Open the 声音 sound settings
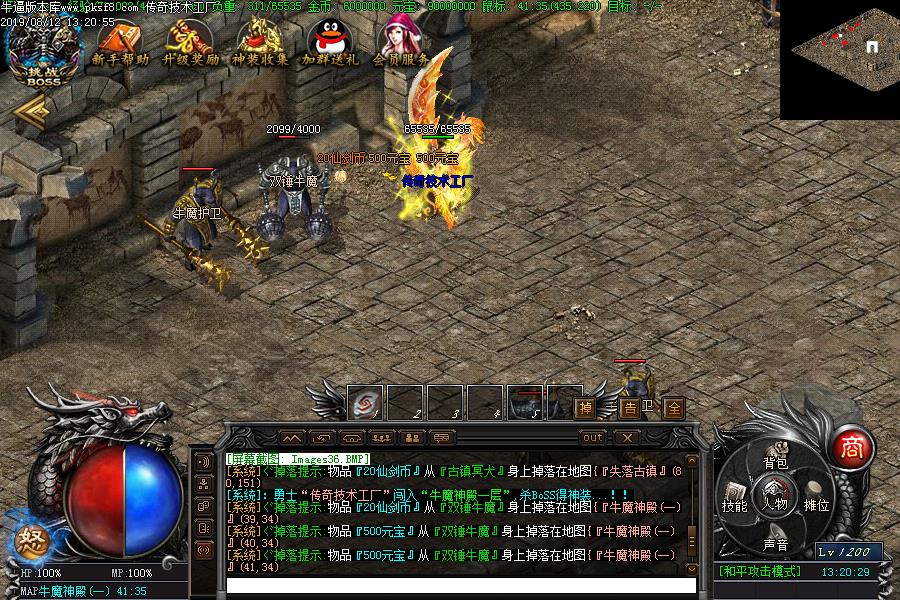Viewport: 900px width, 600px height. click(x=775, y=544)
